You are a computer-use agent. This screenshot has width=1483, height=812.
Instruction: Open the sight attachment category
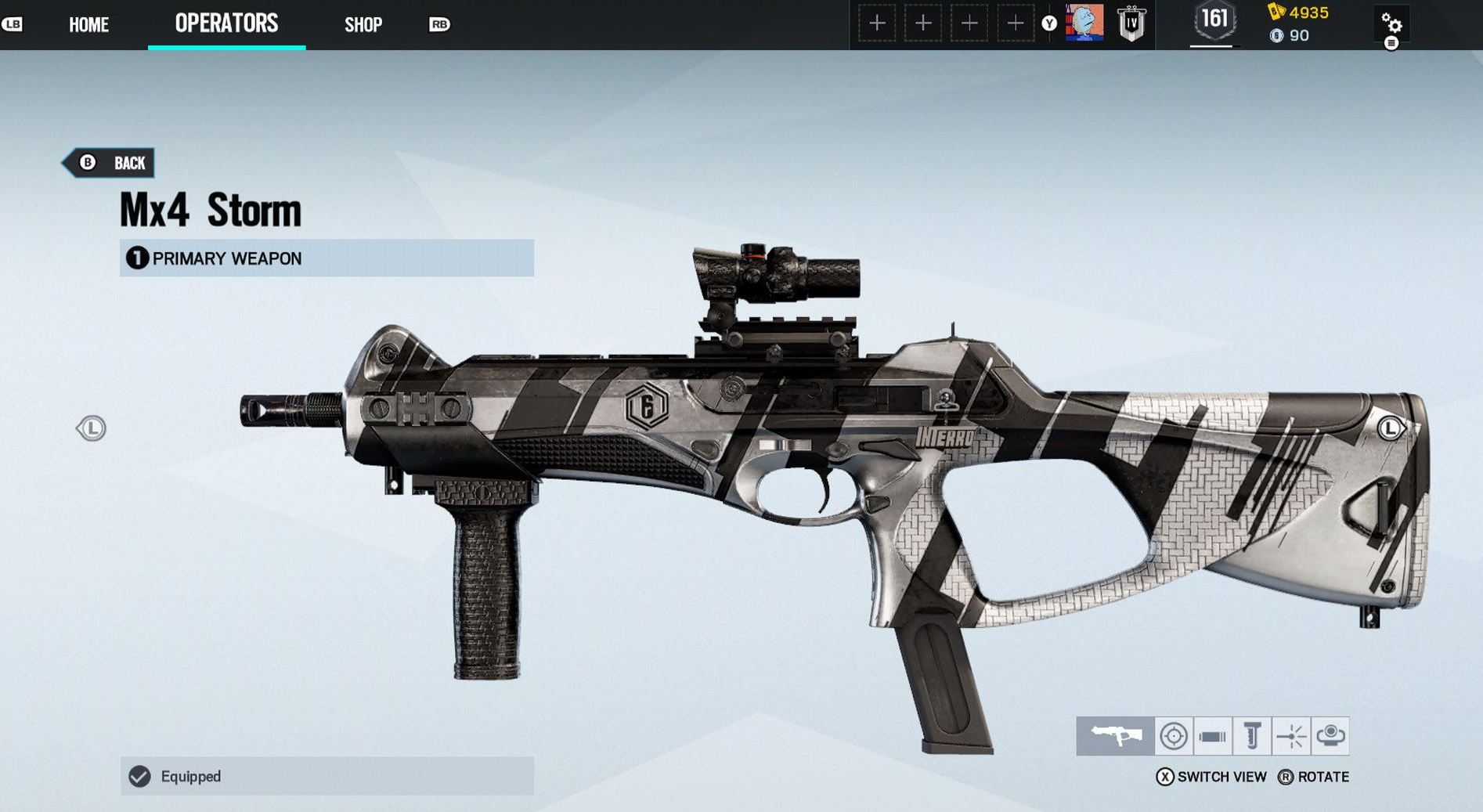1173,736
